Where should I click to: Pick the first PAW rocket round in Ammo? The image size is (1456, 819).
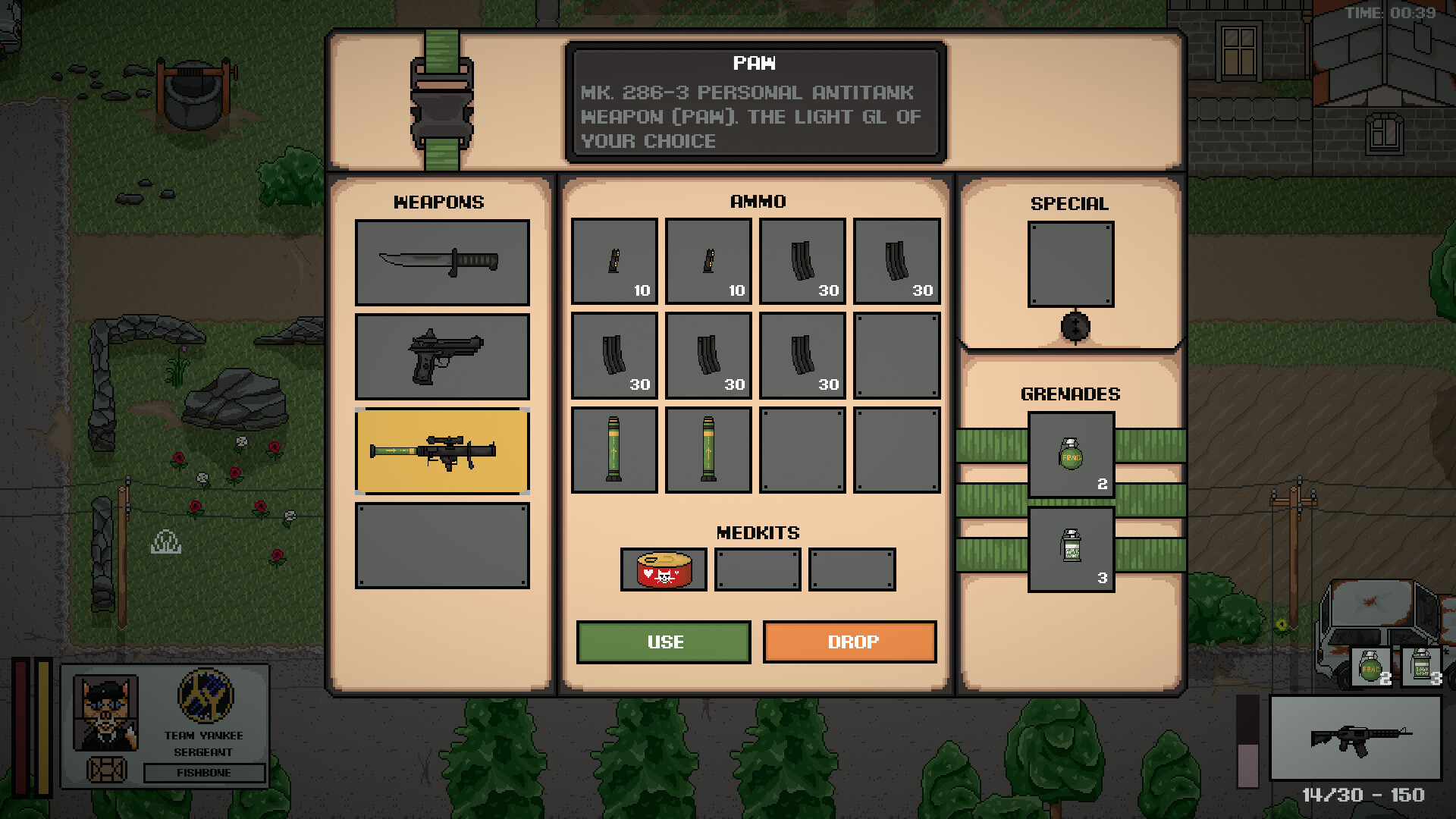click(x=614, y=449)
